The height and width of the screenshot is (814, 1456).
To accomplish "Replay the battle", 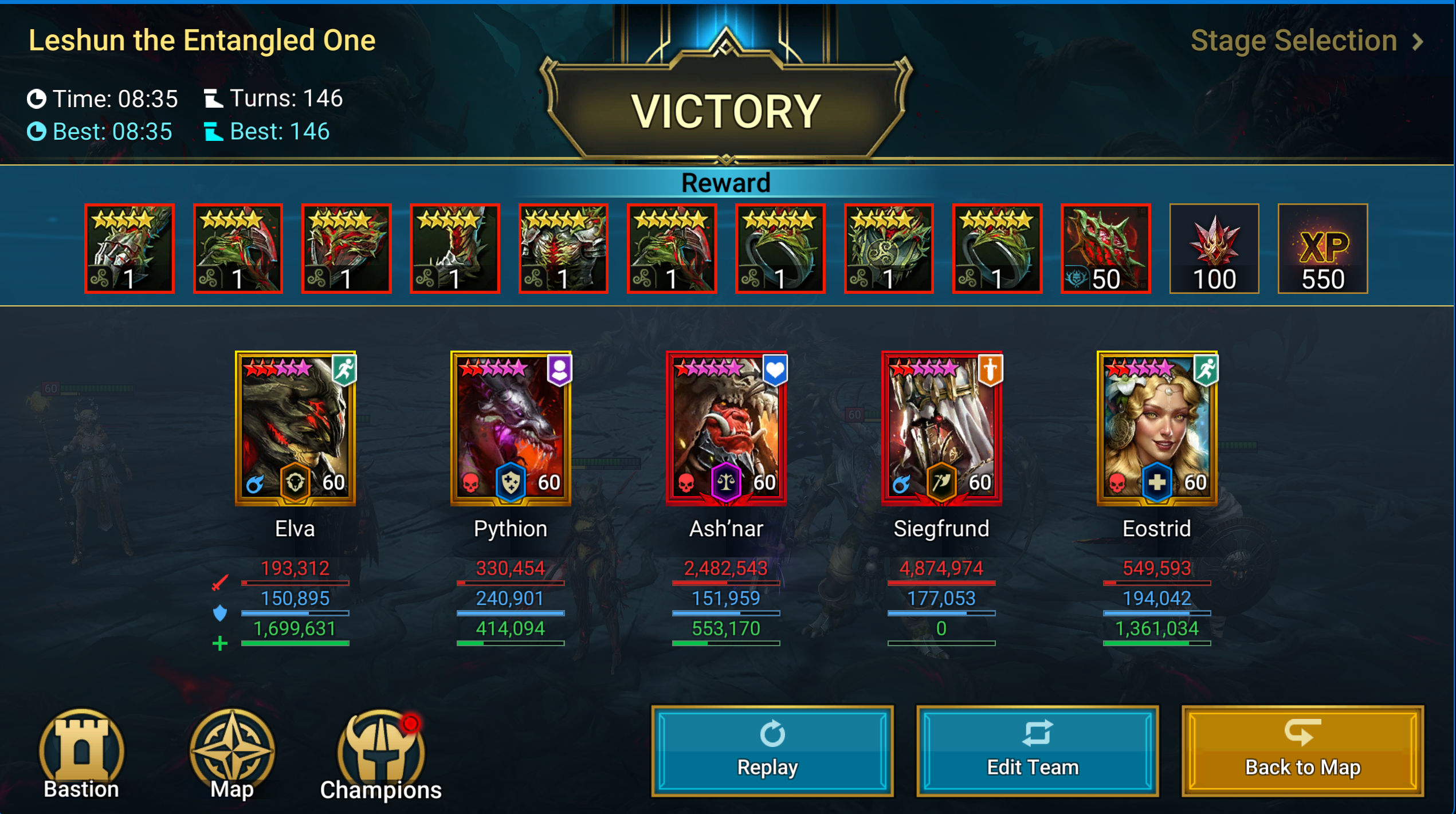I will coord(771,750).
